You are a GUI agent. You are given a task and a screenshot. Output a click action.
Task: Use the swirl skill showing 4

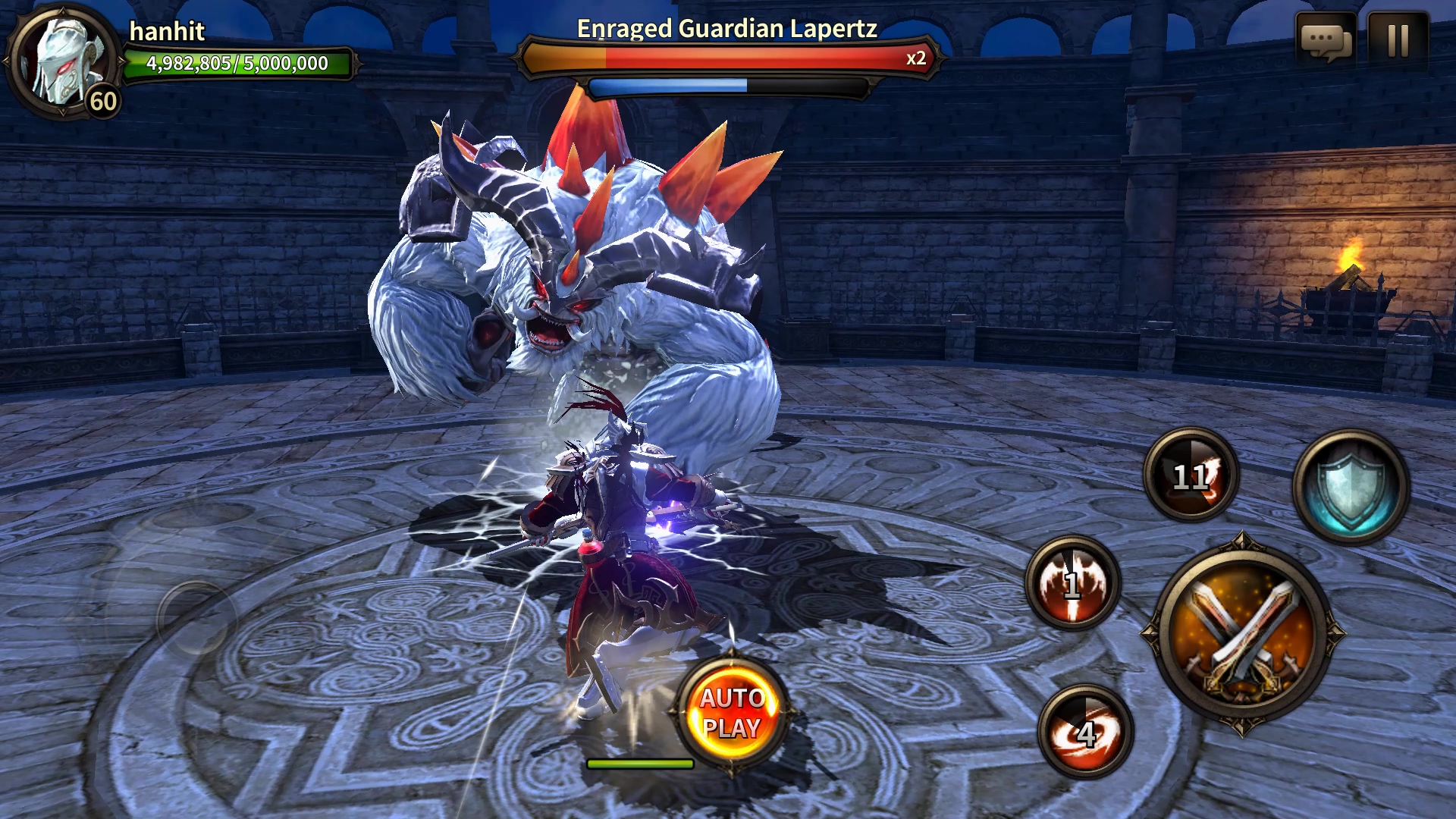pyautogui.click(x=1085, y=731)
